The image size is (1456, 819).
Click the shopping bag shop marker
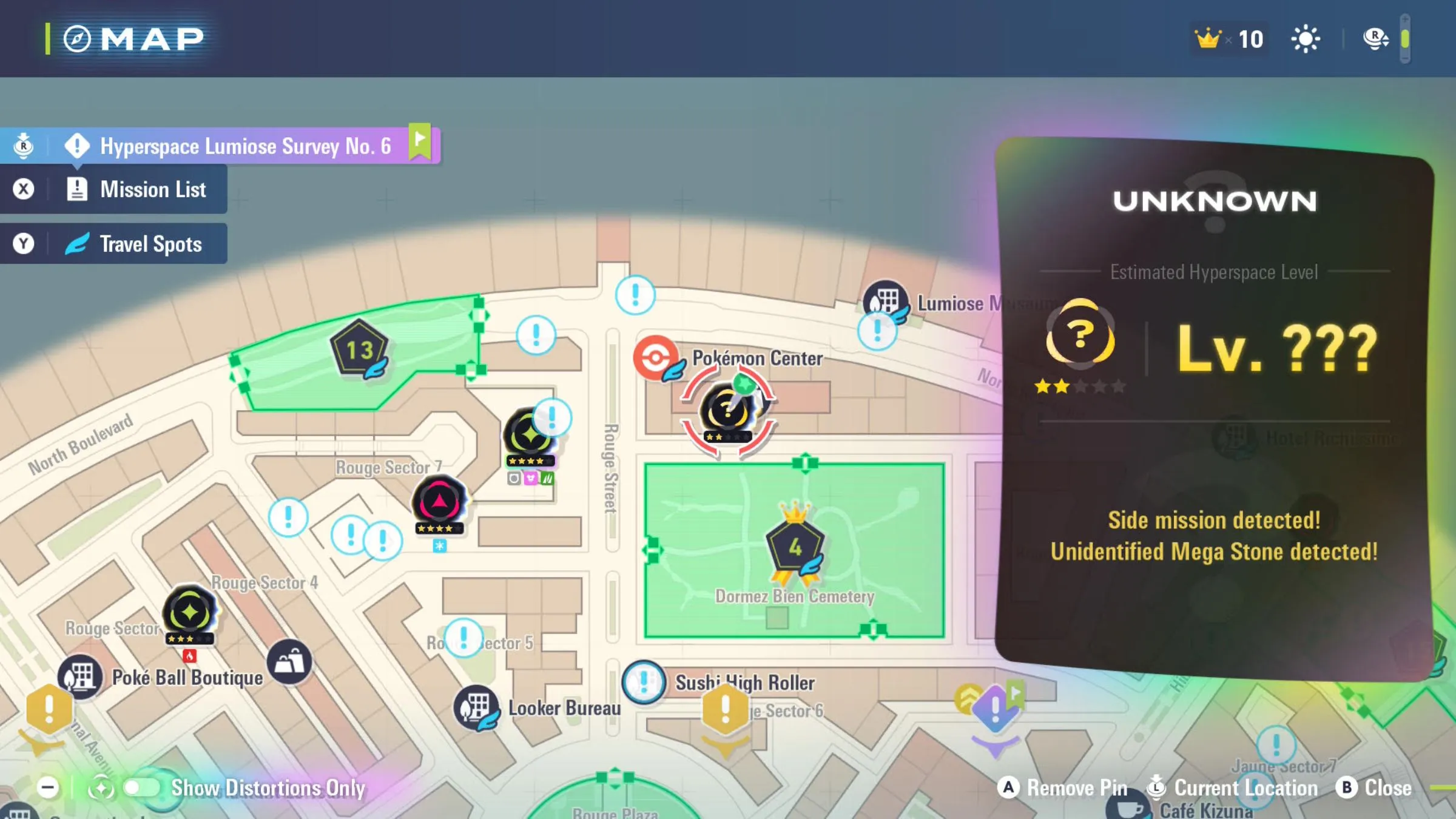(x=289, y=662)
